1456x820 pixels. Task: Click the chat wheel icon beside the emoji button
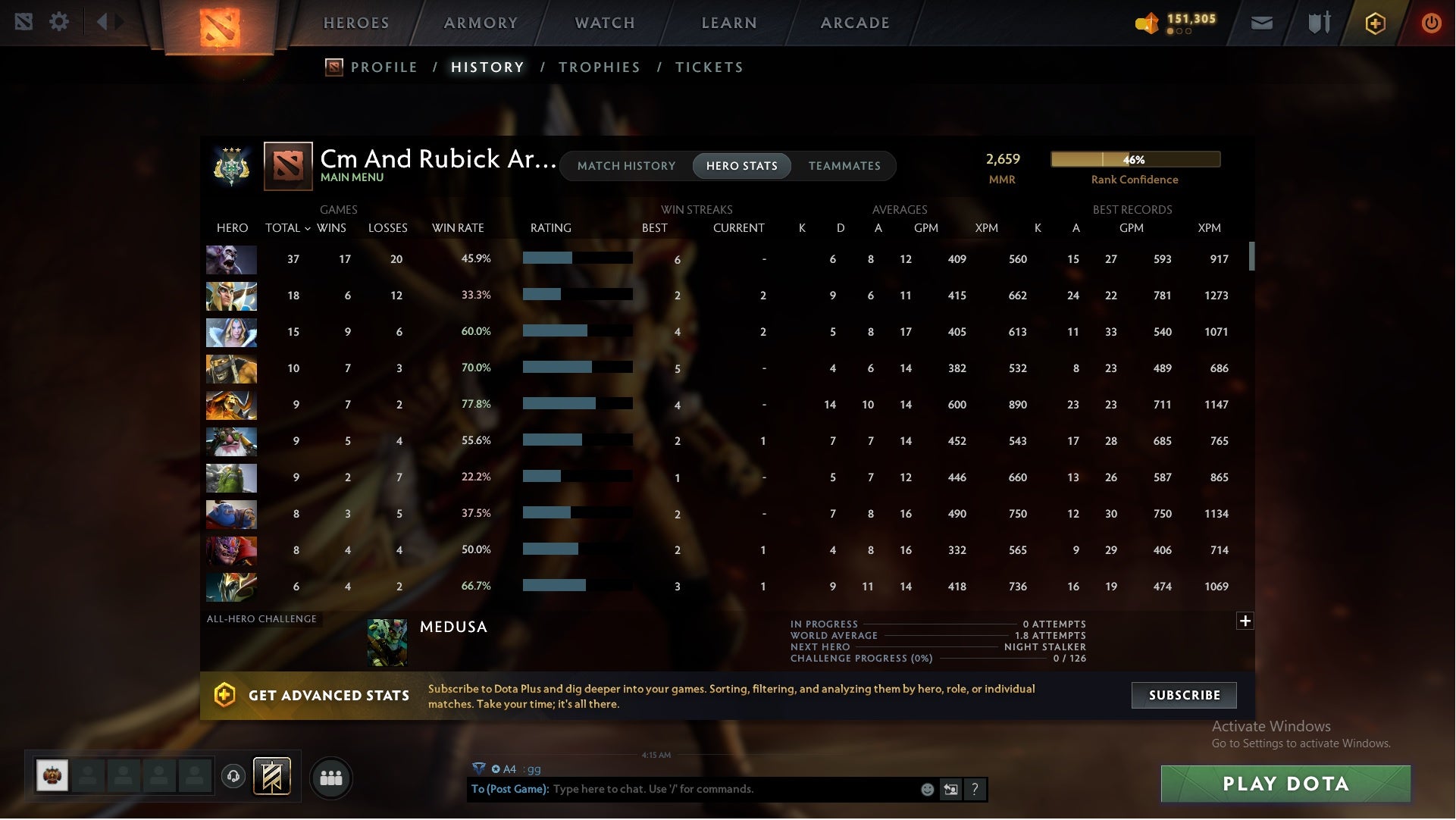(950, 789)
